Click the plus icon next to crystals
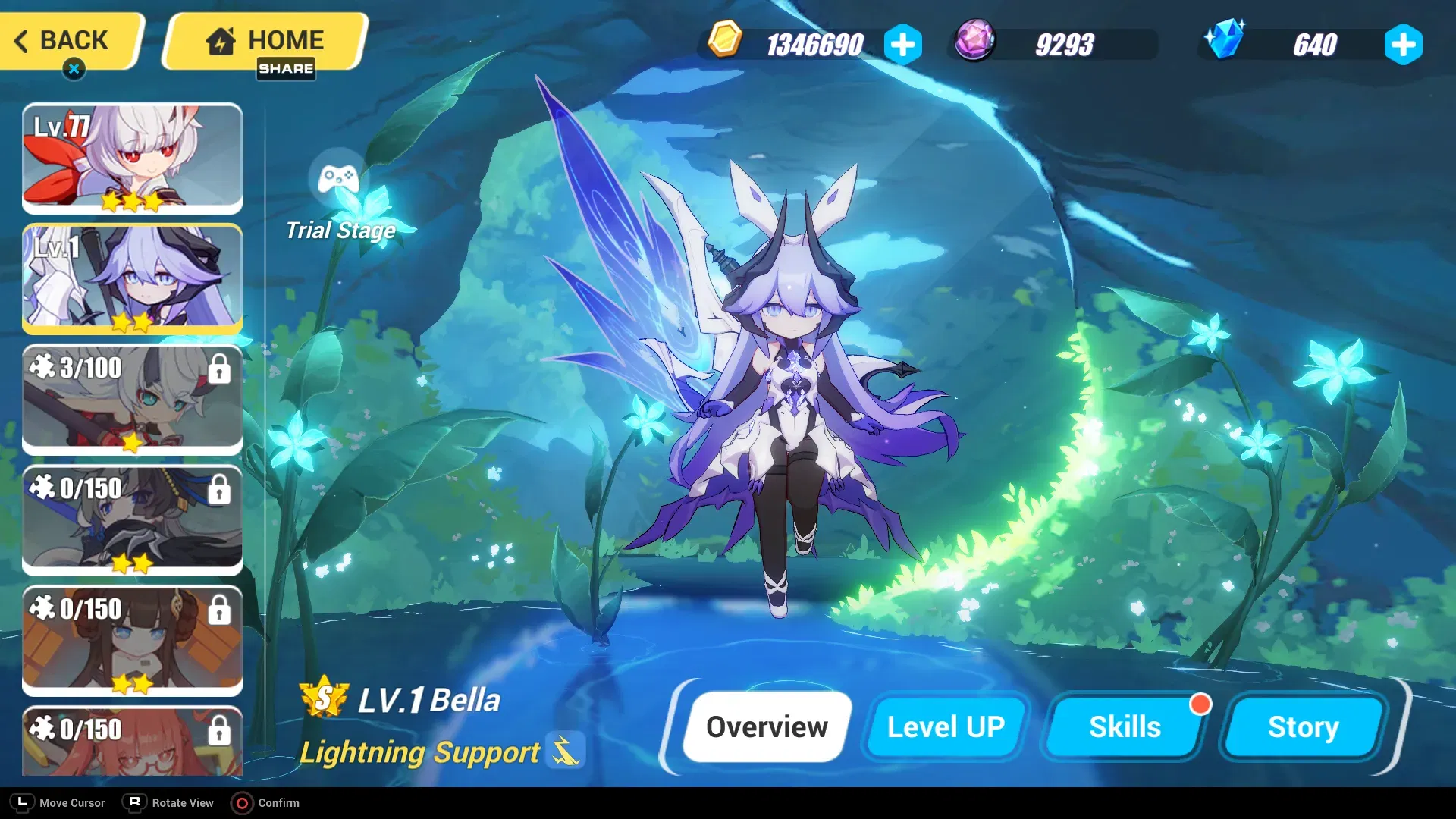The width and height of the screenshot is (1456, 819). coord(1404,45)
